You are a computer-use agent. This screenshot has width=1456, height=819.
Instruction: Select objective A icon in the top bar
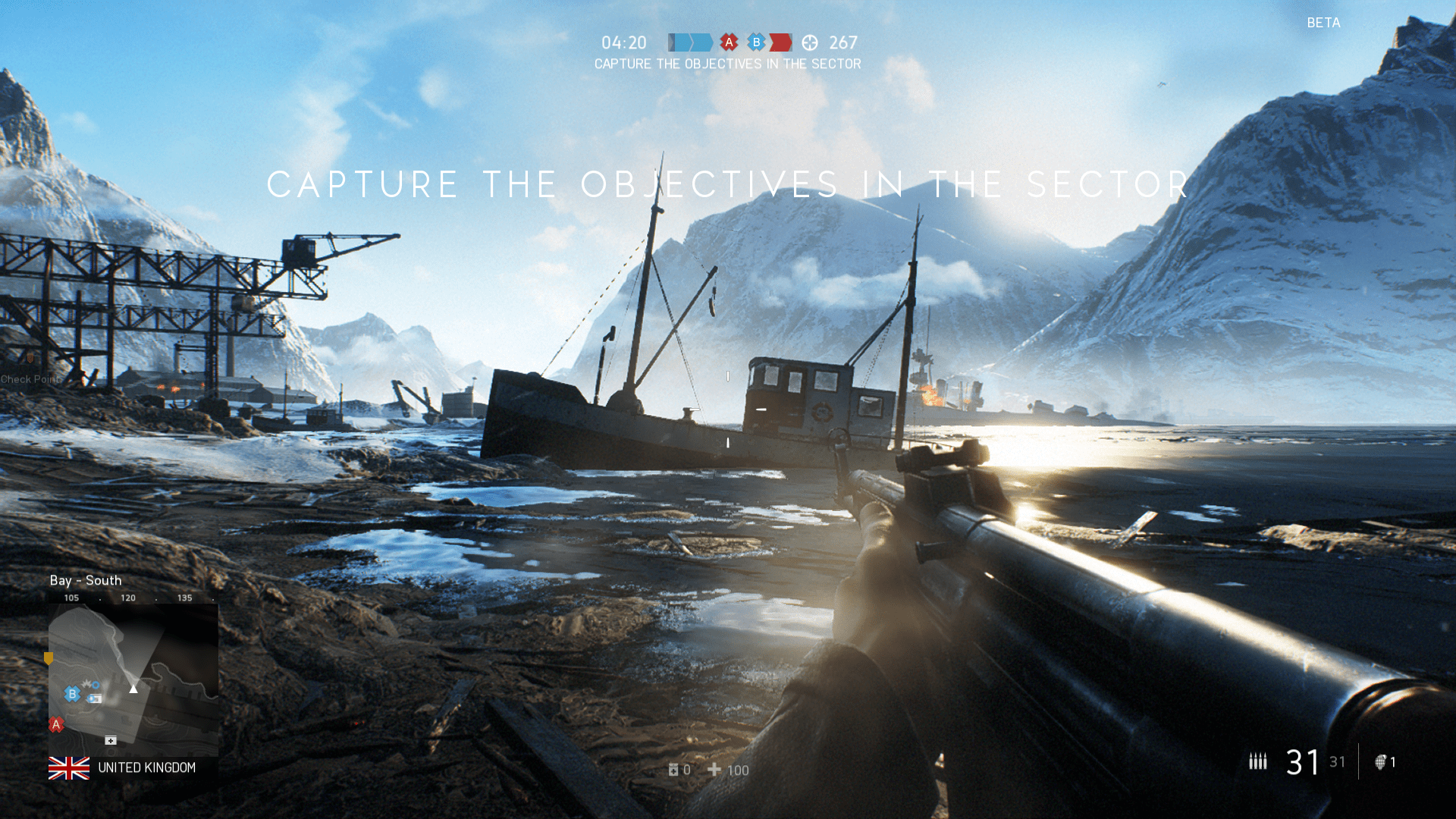click(x=729, y=43)
